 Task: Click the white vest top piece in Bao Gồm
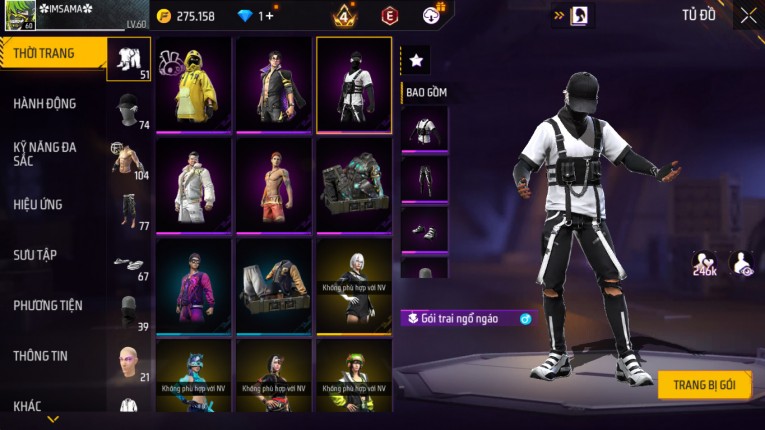coord(424,130)
